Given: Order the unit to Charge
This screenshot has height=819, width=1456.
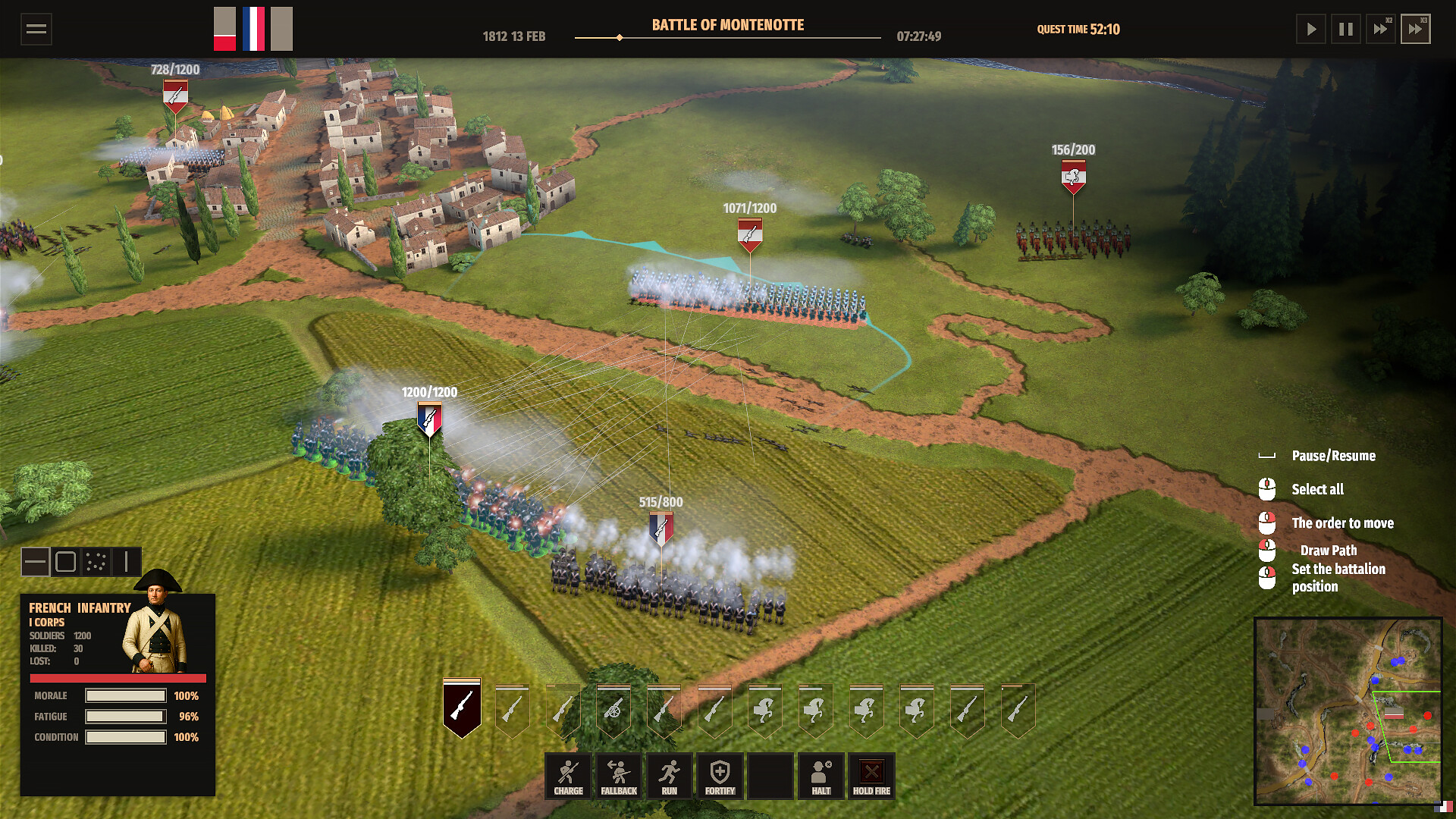Looking at the screenshot, I should point(568,776).
